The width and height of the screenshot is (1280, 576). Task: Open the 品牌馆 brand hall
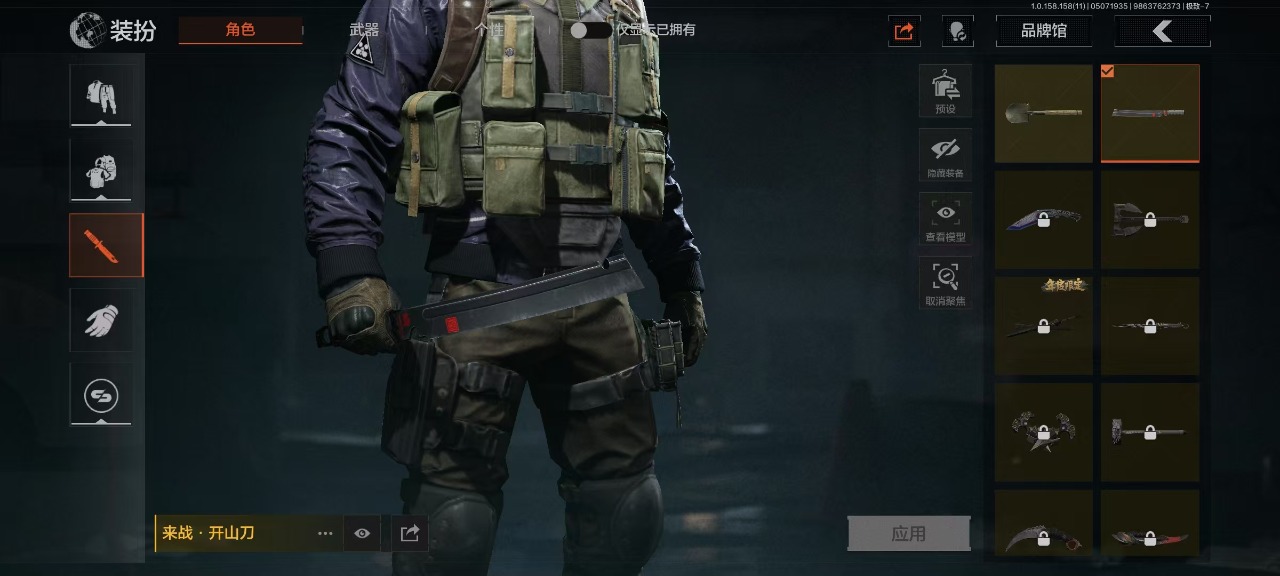point(1043,31)
